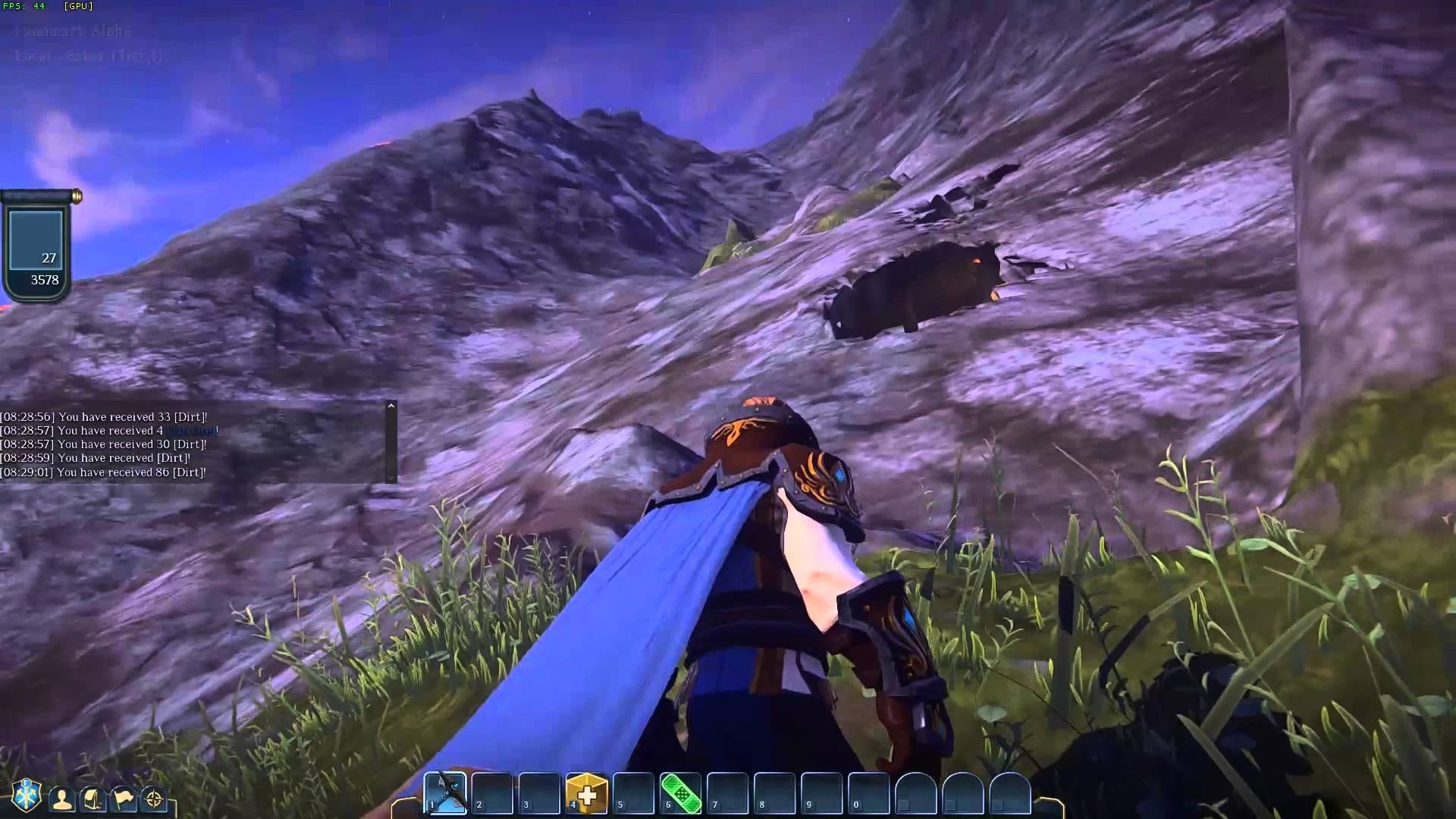1456x819 pixels.
Task: Click the chat log scrollbar up arrow
Action: 391,406
